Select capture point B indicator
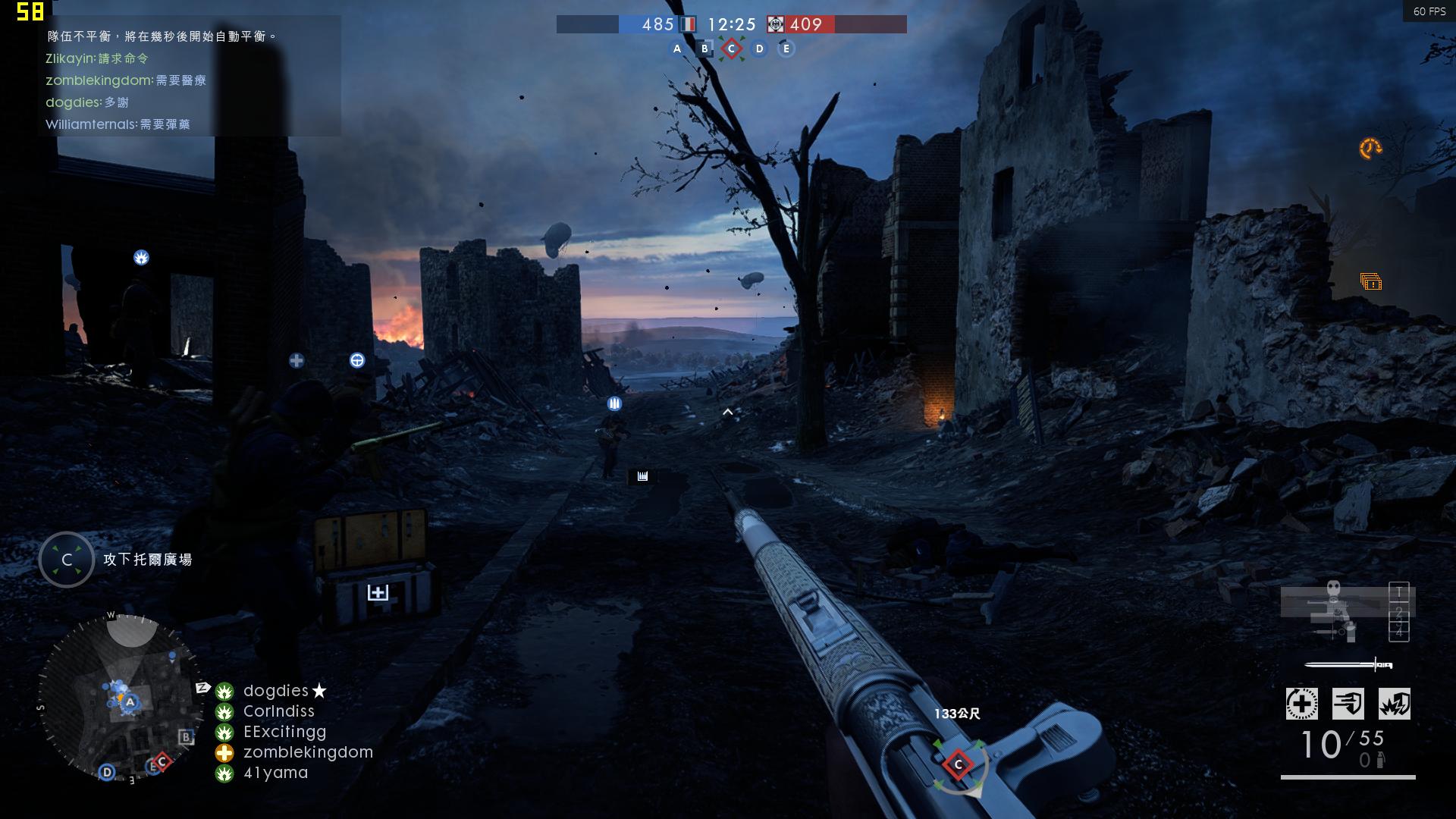The width and height of the screenshot is (1456, 819). (704, 49)
